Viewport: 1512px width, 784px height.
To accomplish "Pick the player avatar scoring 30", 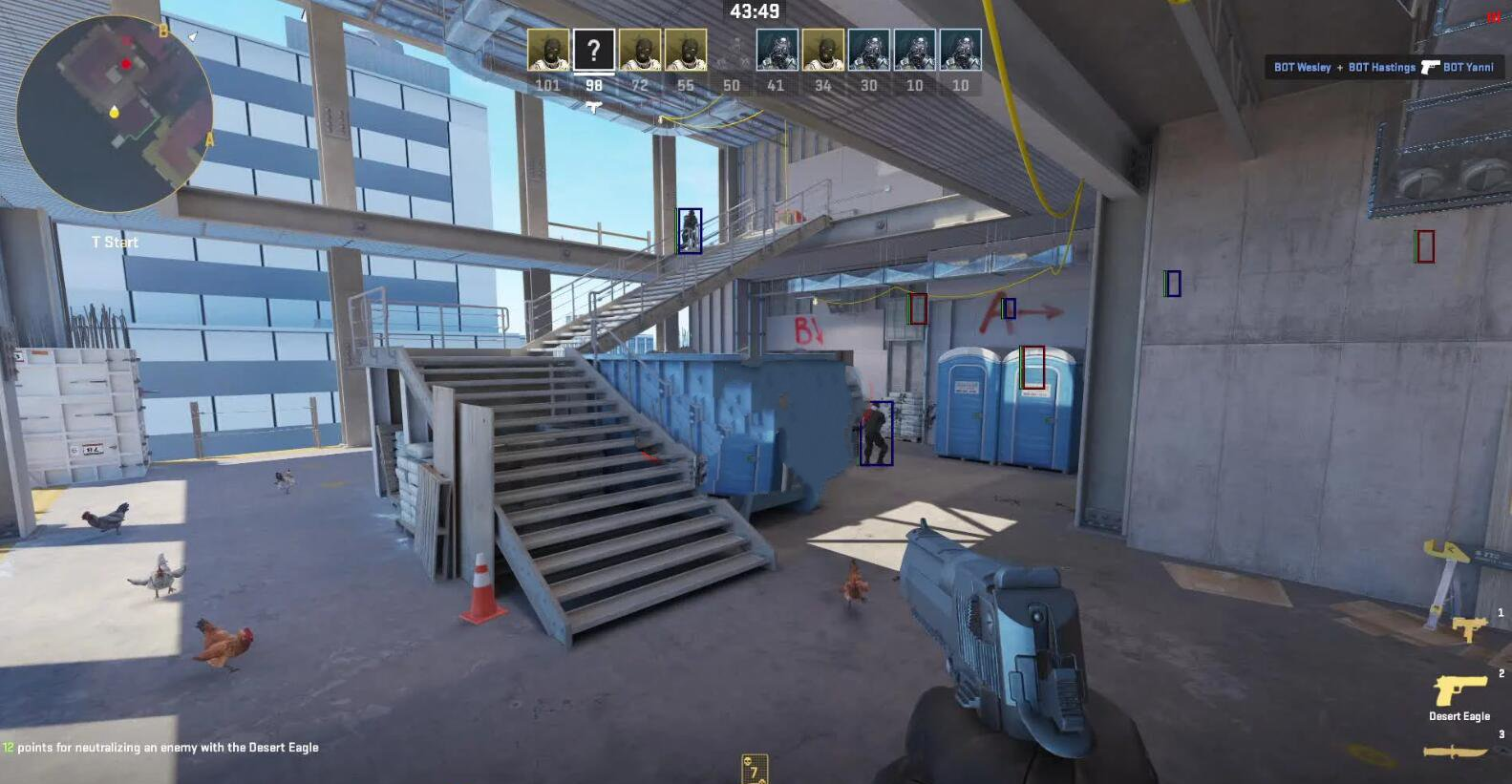I will pyautogui.click(x=868, y=50).
